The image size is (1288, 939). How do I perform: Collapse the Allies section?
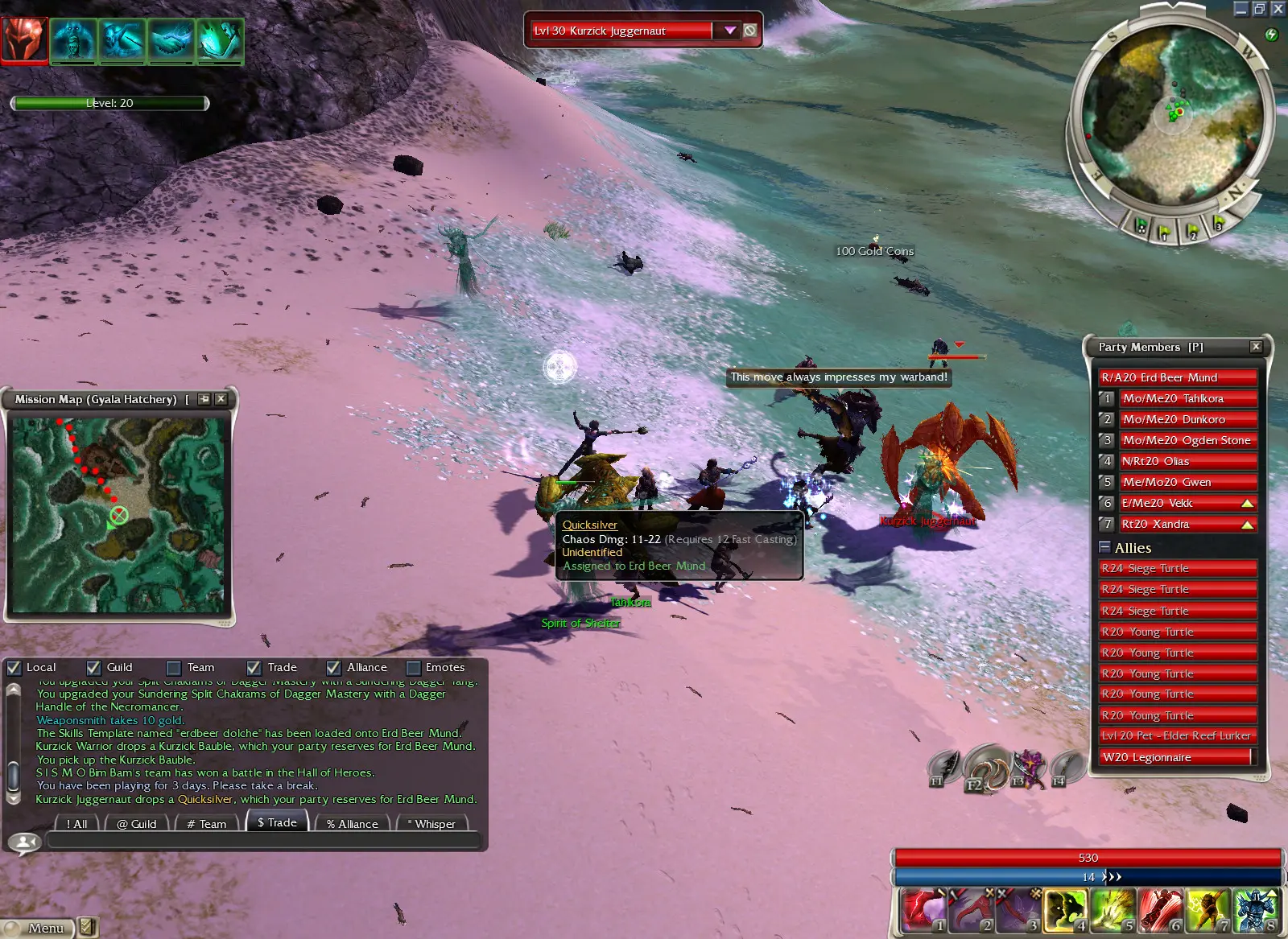1104,547
